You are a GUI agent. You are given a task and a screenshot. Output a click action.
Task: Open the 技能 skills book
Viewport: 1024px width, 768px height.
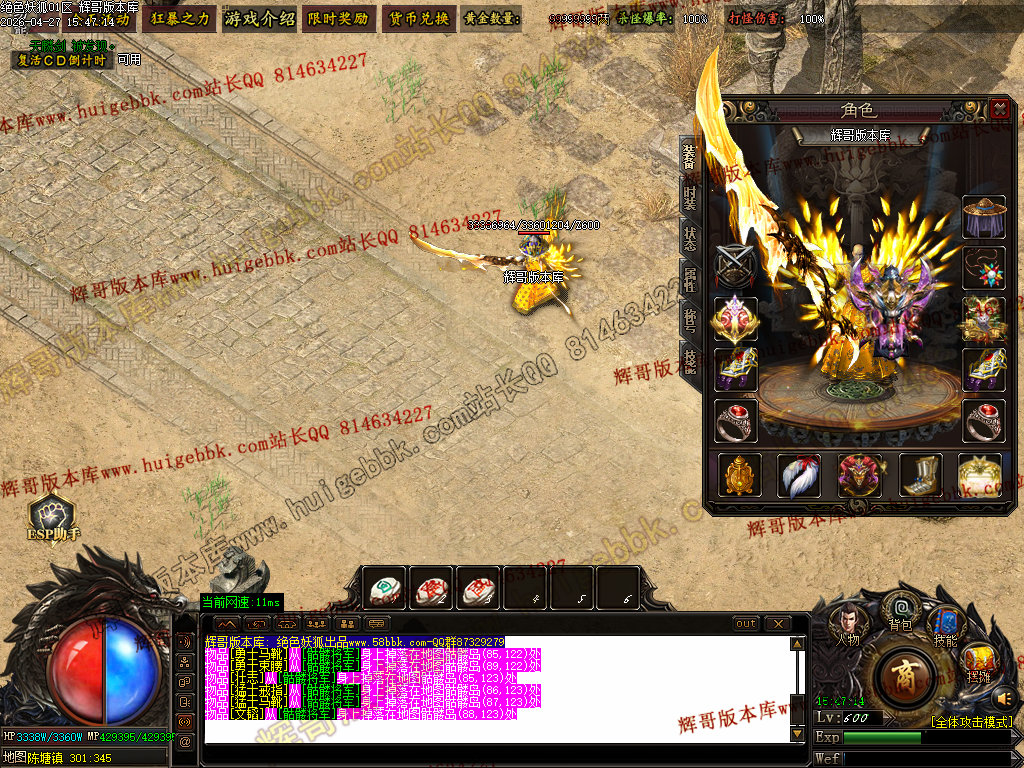coord(945,624)
